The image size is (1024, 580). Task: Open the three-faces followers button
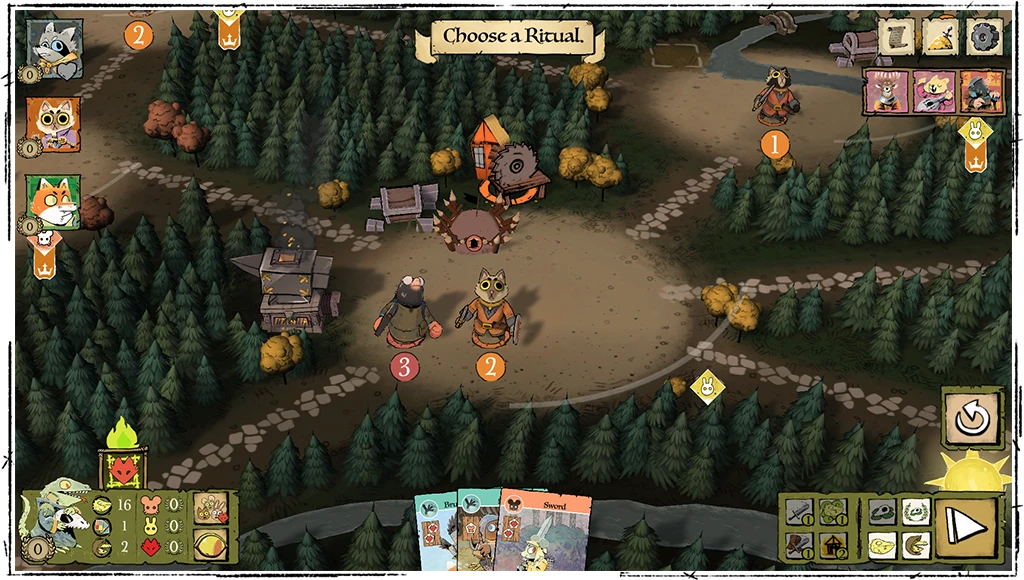(212, 507)
